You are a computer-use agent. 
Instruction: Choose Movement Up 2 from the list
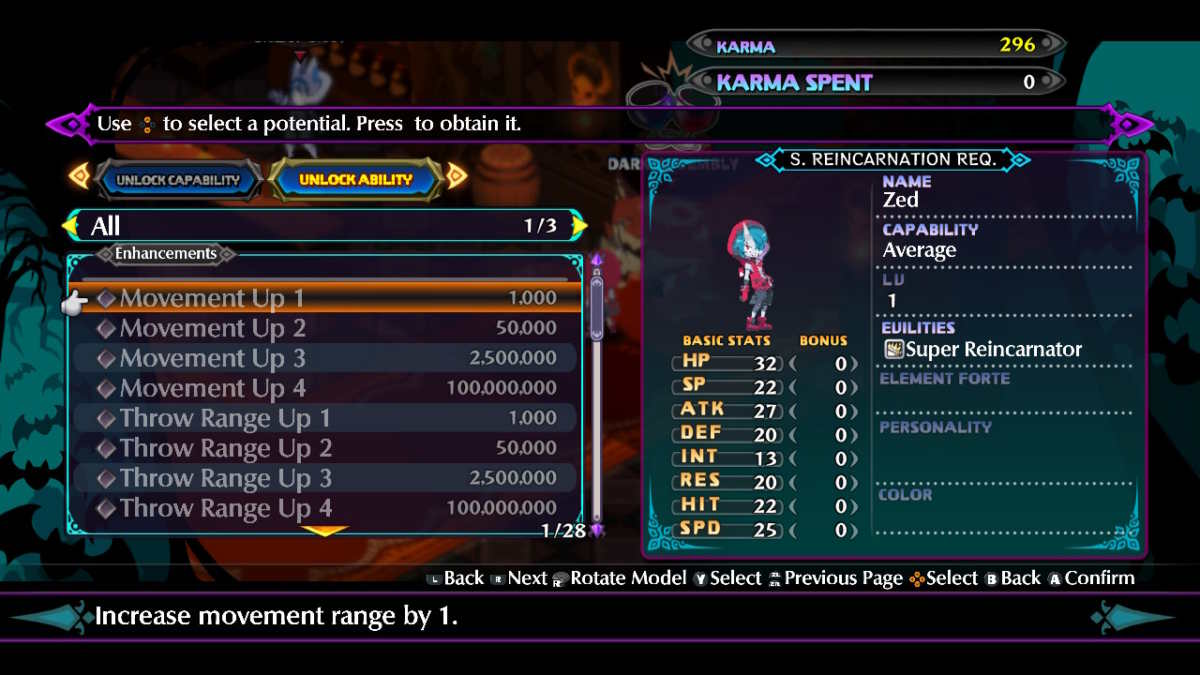[x=326, y=328]
